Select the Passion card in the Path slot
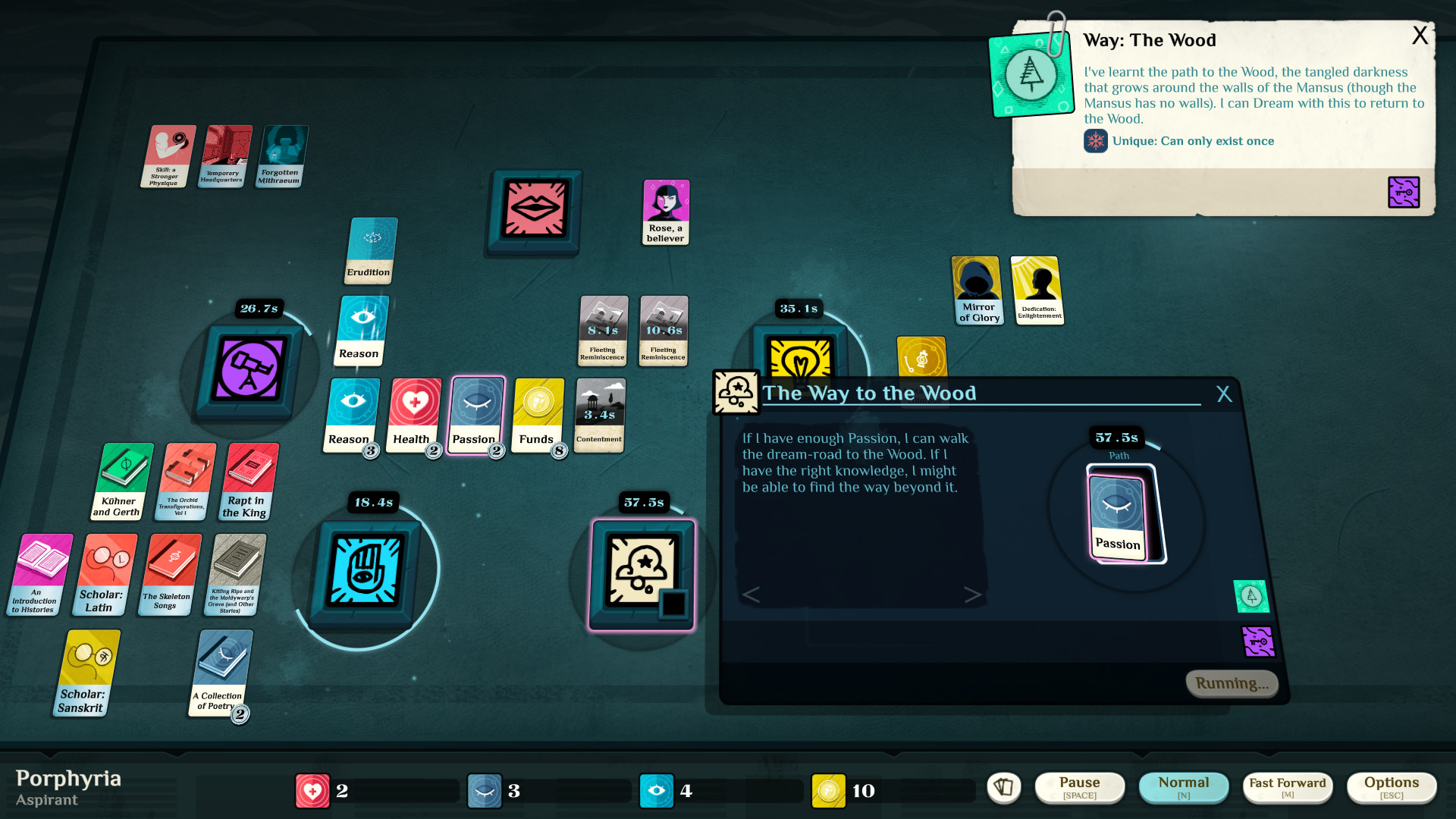The image size is (1456, 819). point(1116,513)
